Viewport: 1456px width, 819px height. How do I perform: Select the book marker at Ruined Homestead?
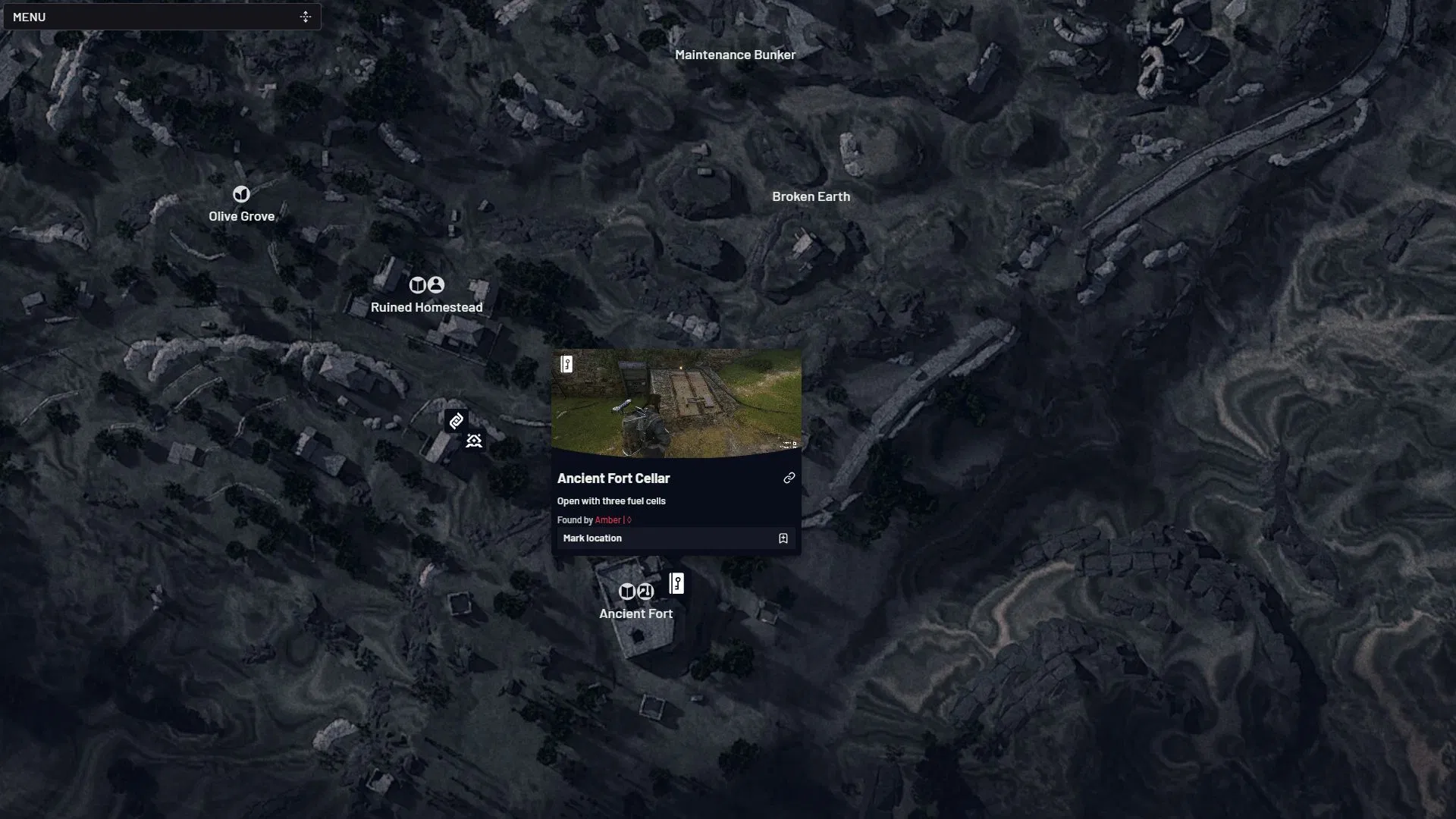tap(417, 285)
